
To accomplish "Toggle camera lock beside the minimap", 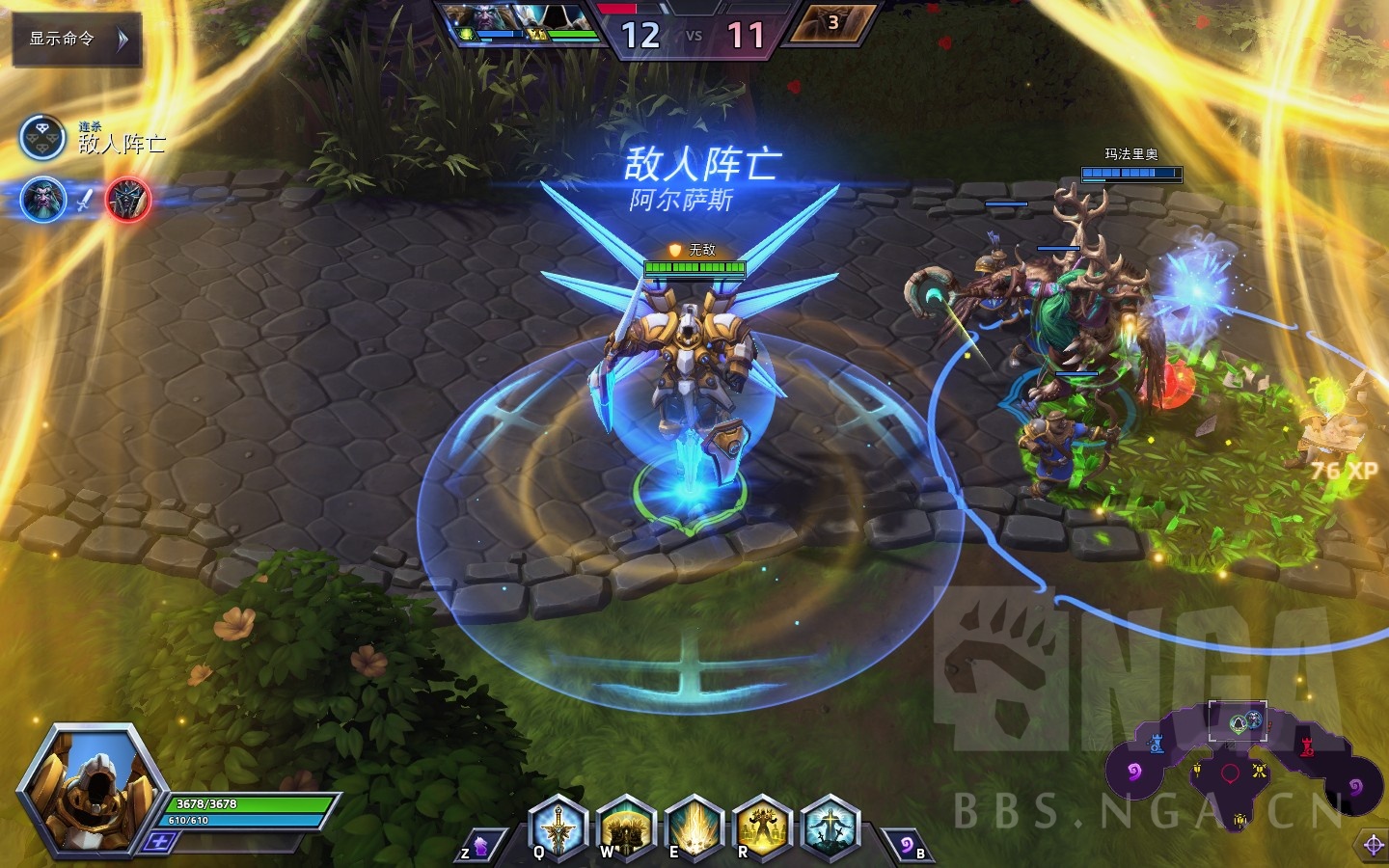I will (x=1373, y=844).
